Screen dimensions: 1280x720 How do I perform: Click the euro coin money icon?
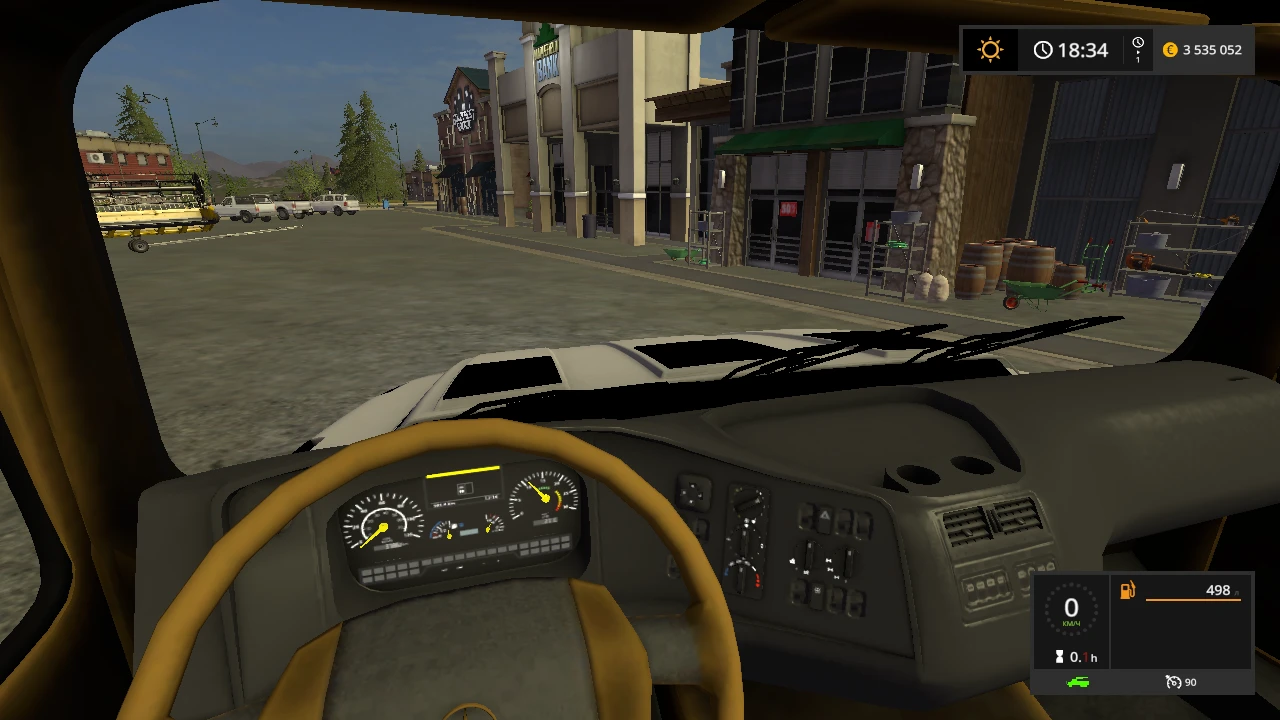(1170, 49)
